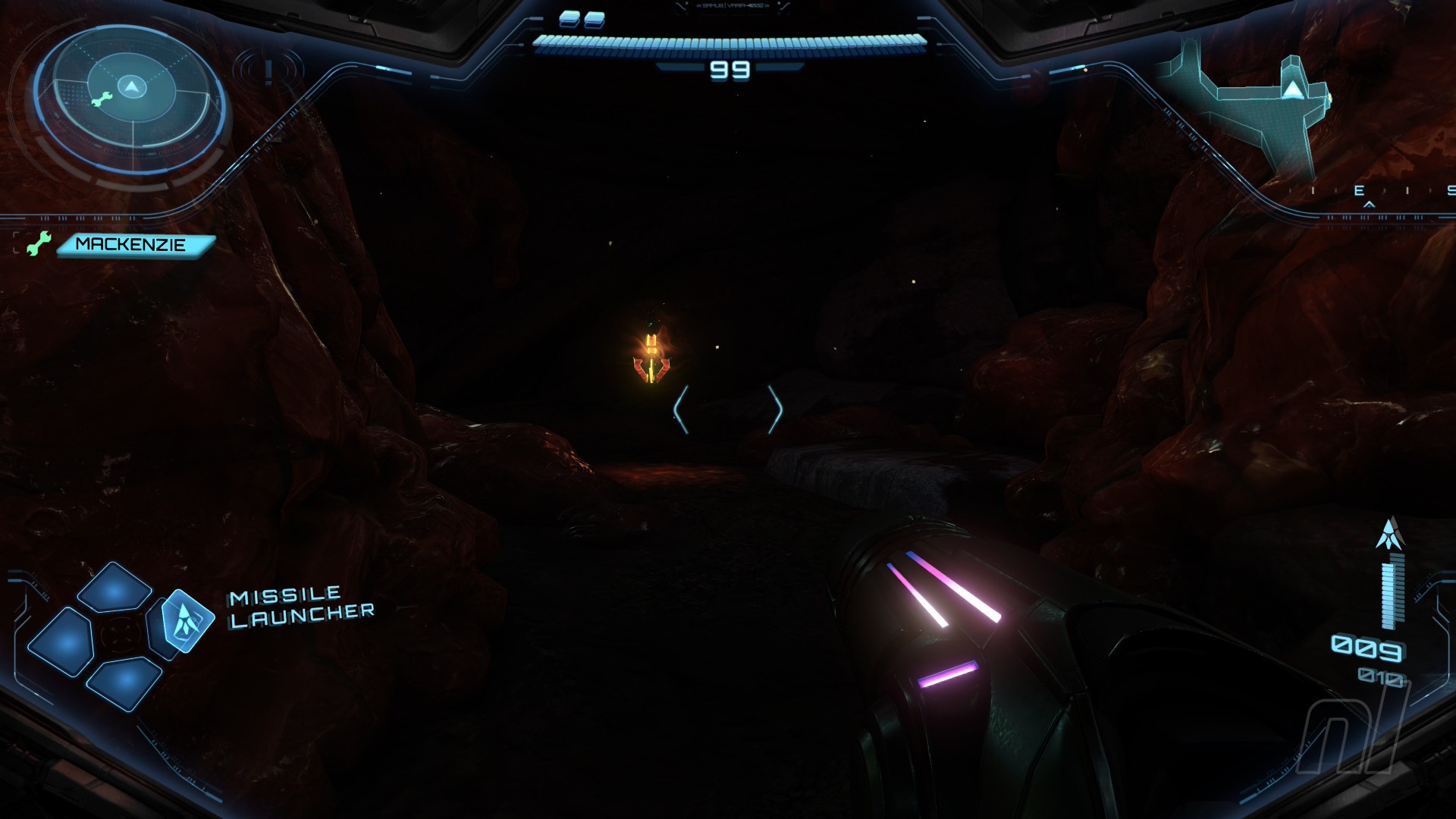Select the top slot of the weapon selector
Image resolution: width=1456 pixels, height=819 pixels.
click(x=115, y=588)
